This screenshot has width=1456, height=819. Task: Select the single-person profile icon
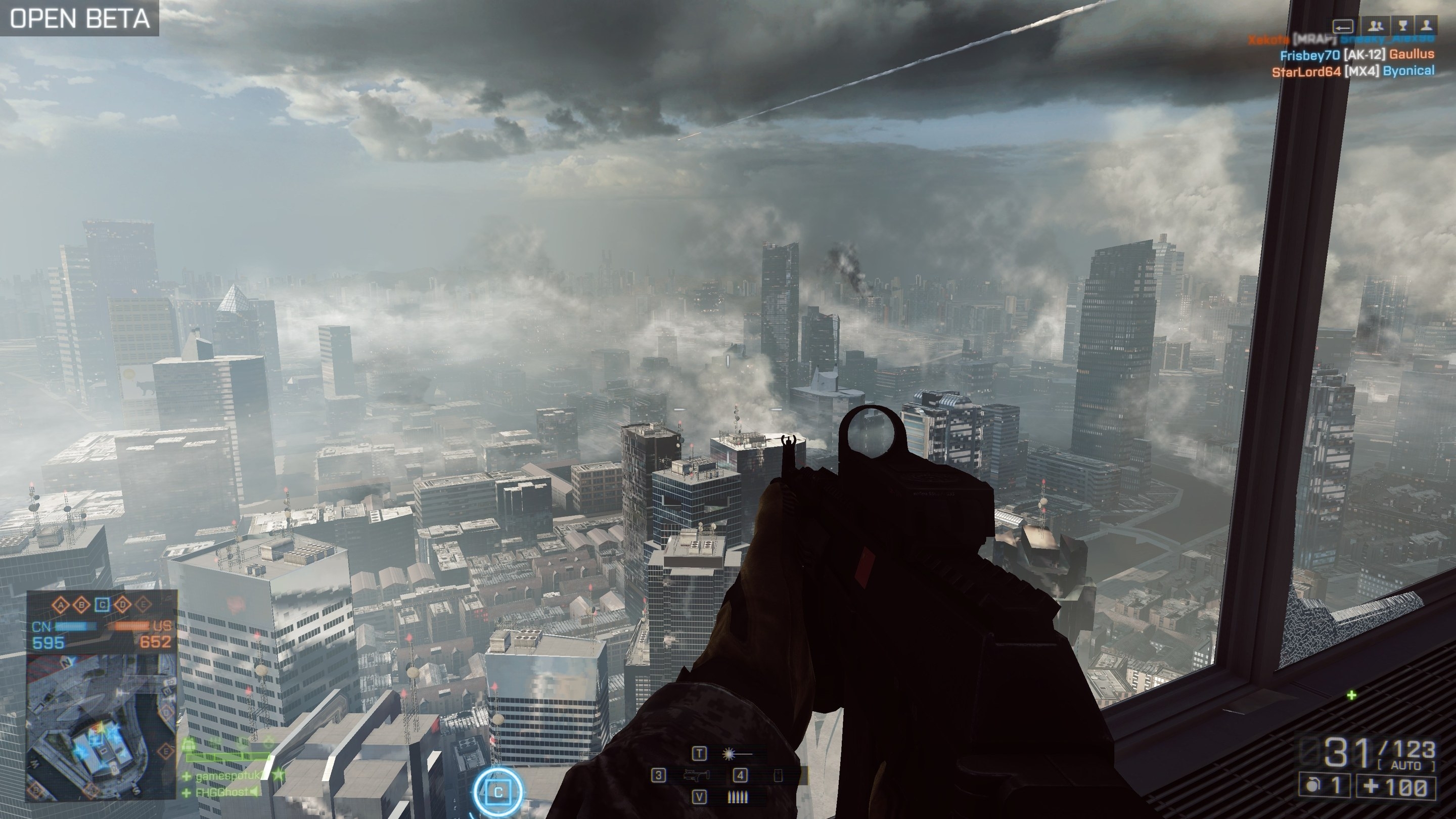[x=1427, y=25]
